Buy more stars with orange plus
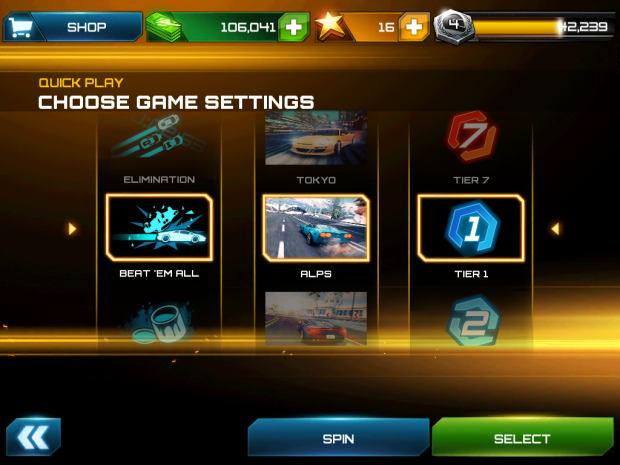 tap(413, 27)
